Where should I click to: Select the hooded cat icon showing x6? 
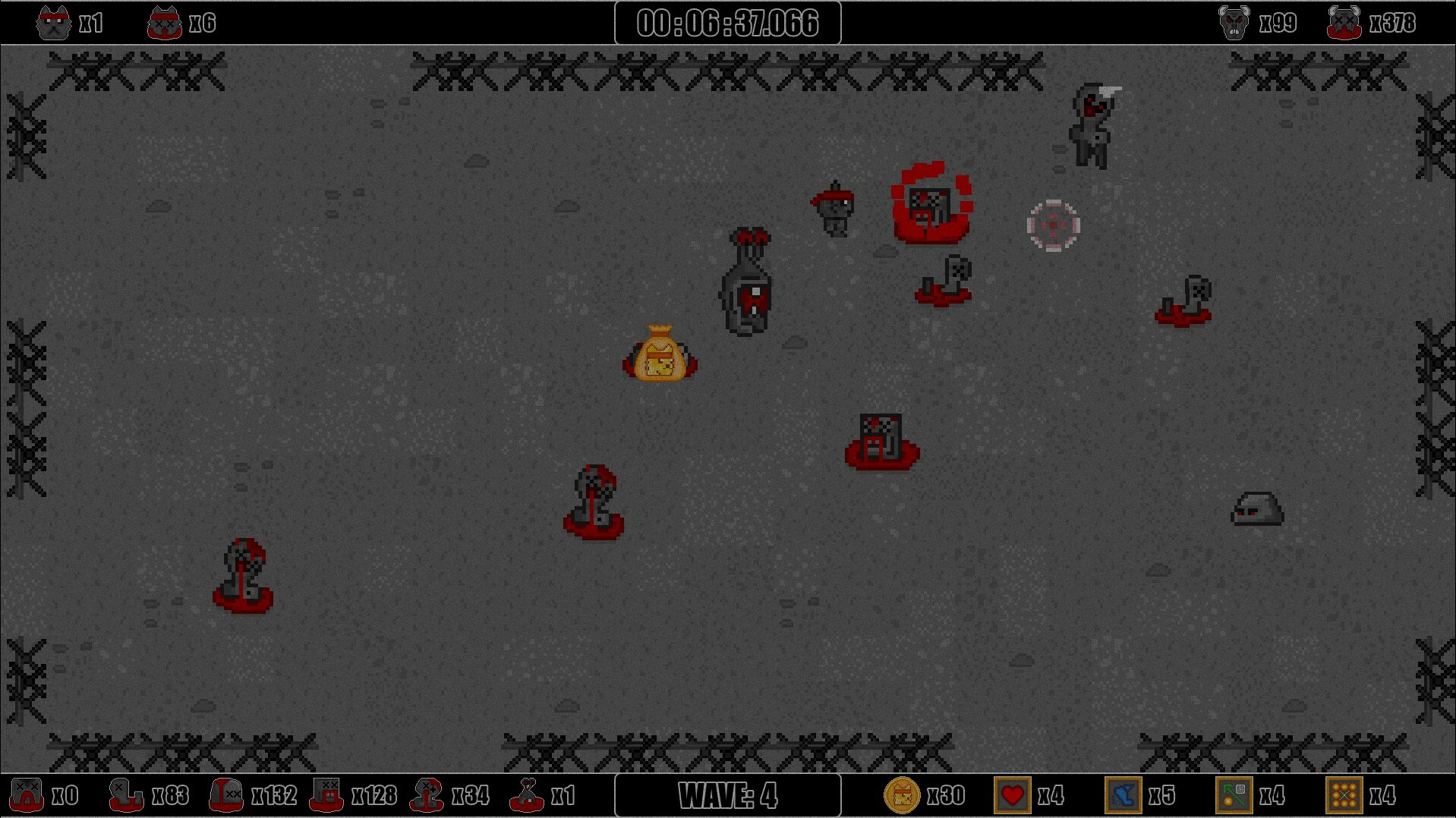pos(165,20)
